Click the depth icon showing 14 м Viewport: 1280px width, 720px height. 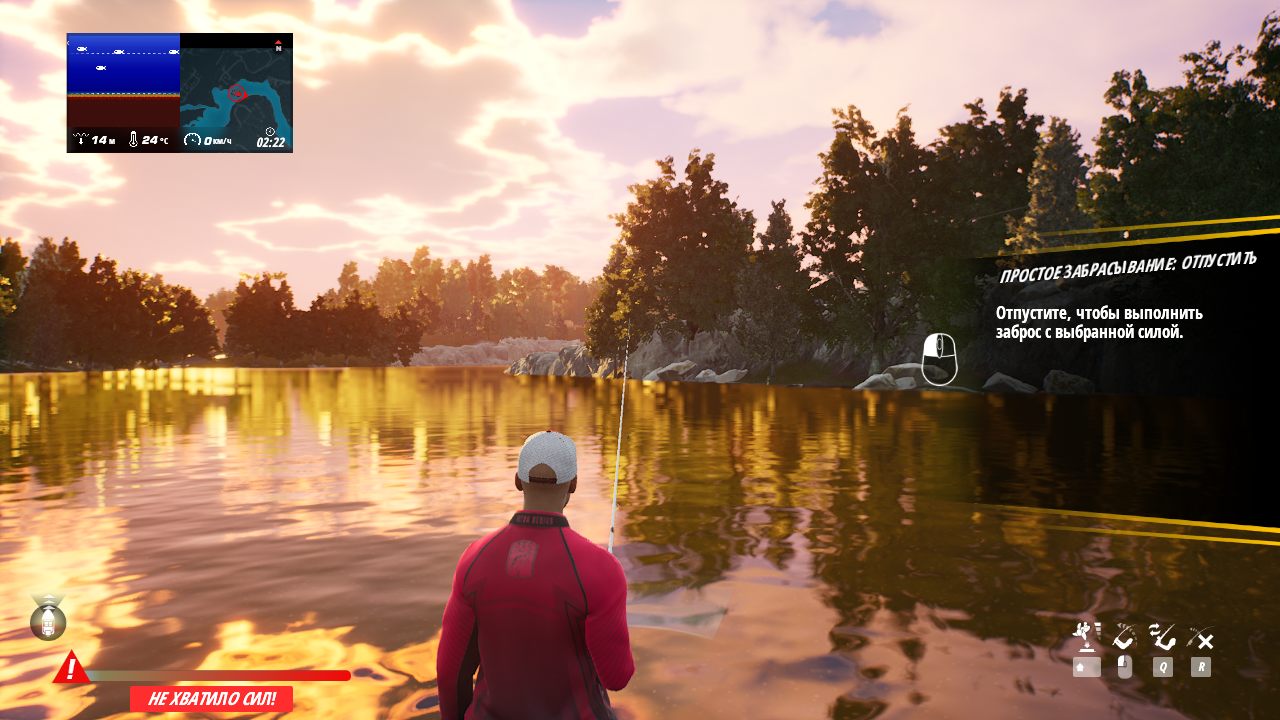point(81,138)
